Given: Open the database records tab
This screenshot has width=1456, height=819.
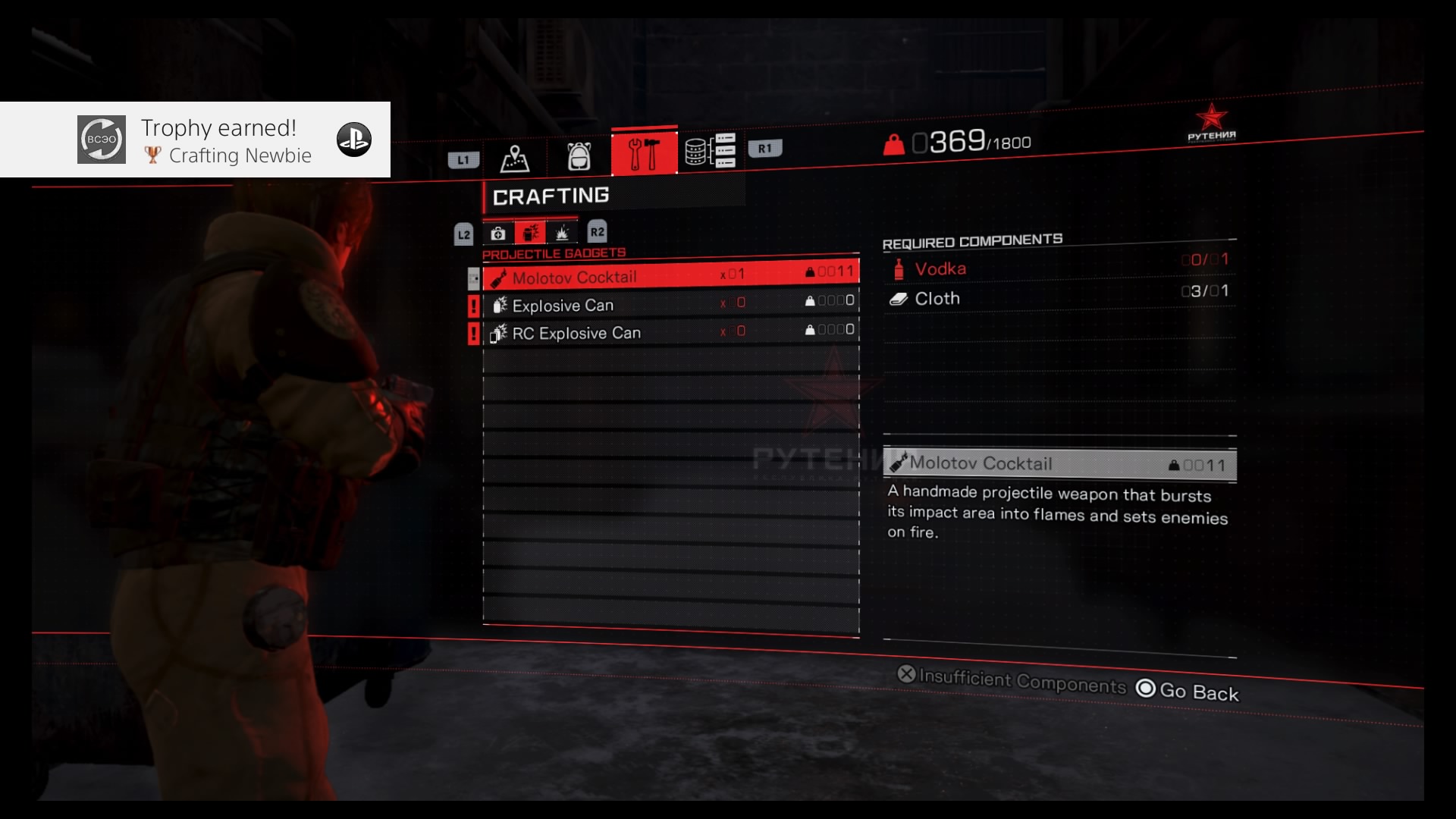Looking at the screenshot, I should [710, 150].
